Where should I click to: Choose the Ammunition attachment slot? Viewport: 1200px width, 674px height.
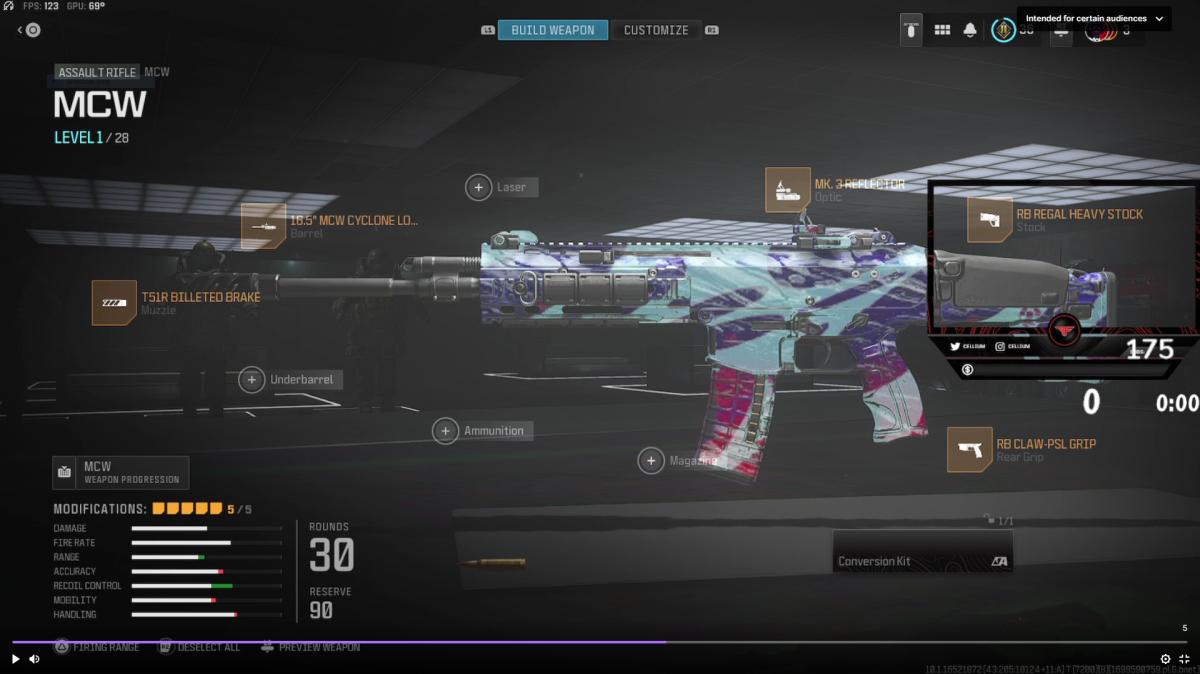[446, 431]
